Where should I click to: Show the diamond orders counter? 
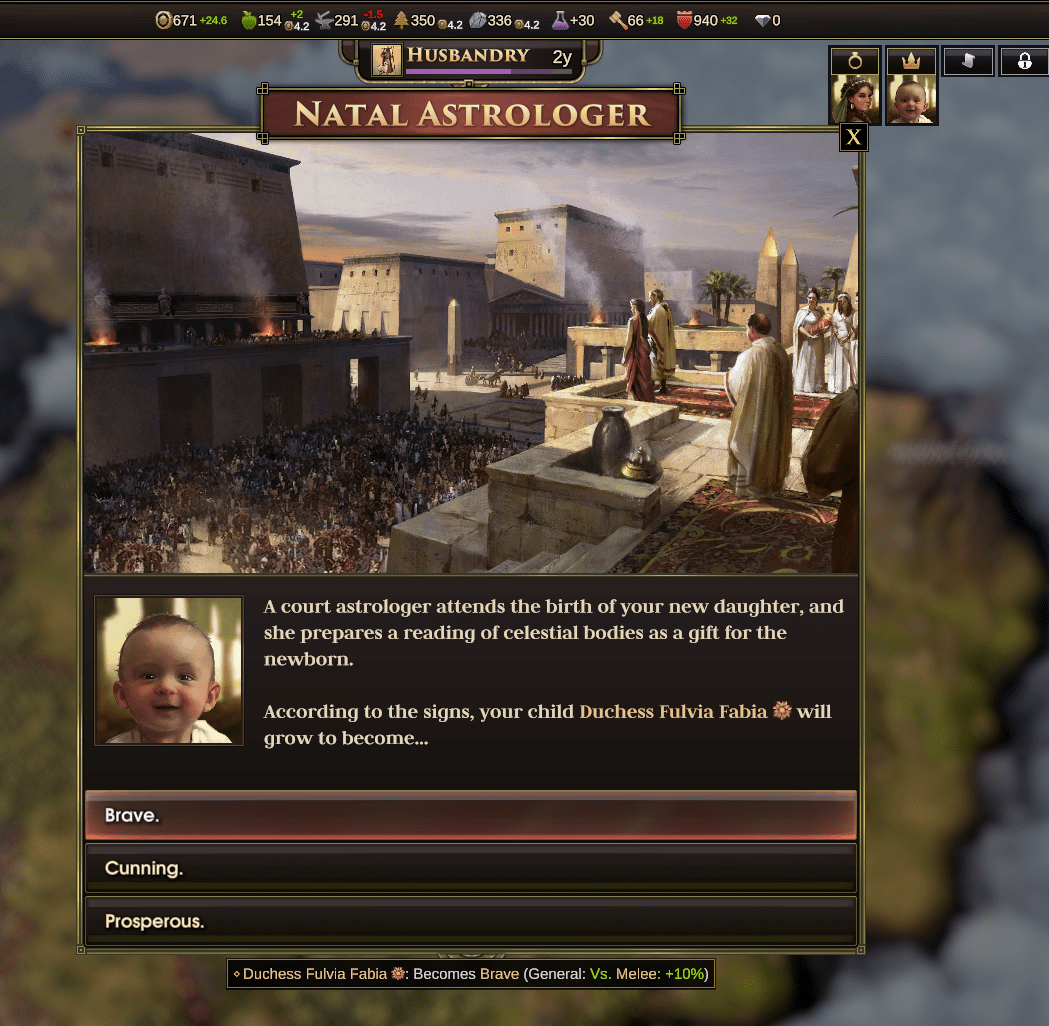point(762,20)
